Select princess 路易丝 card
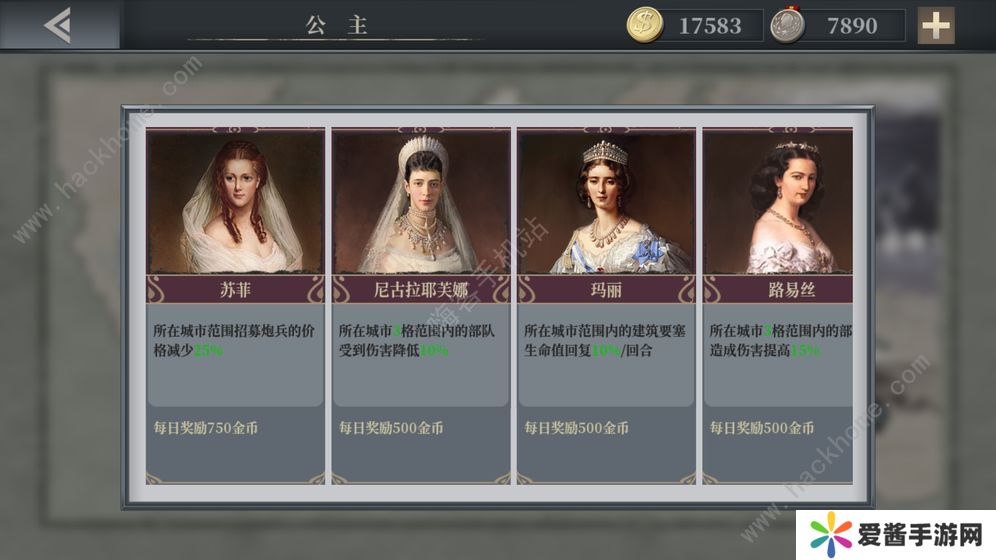 click(780, 300)
